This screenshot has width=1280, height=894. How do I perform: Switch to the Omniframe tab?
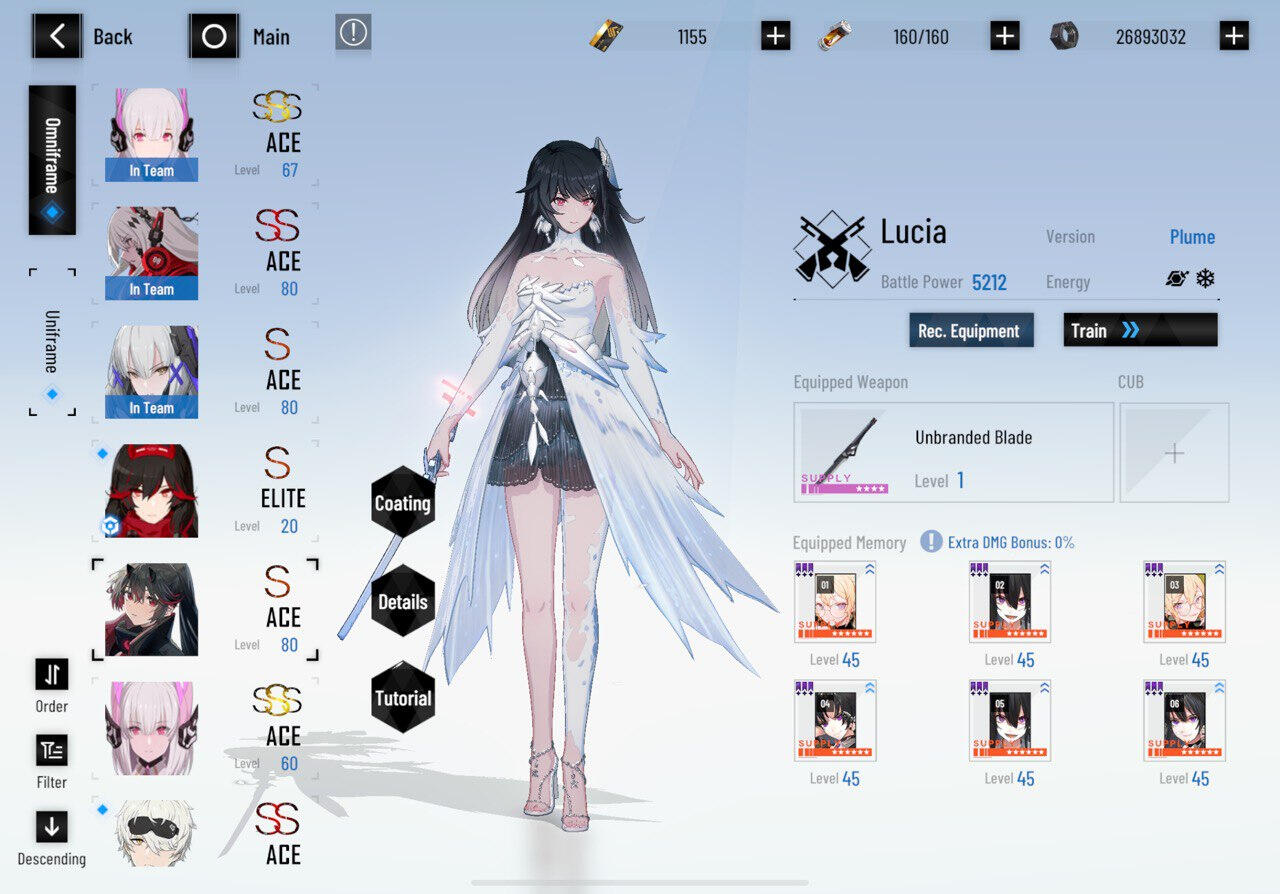52,159
